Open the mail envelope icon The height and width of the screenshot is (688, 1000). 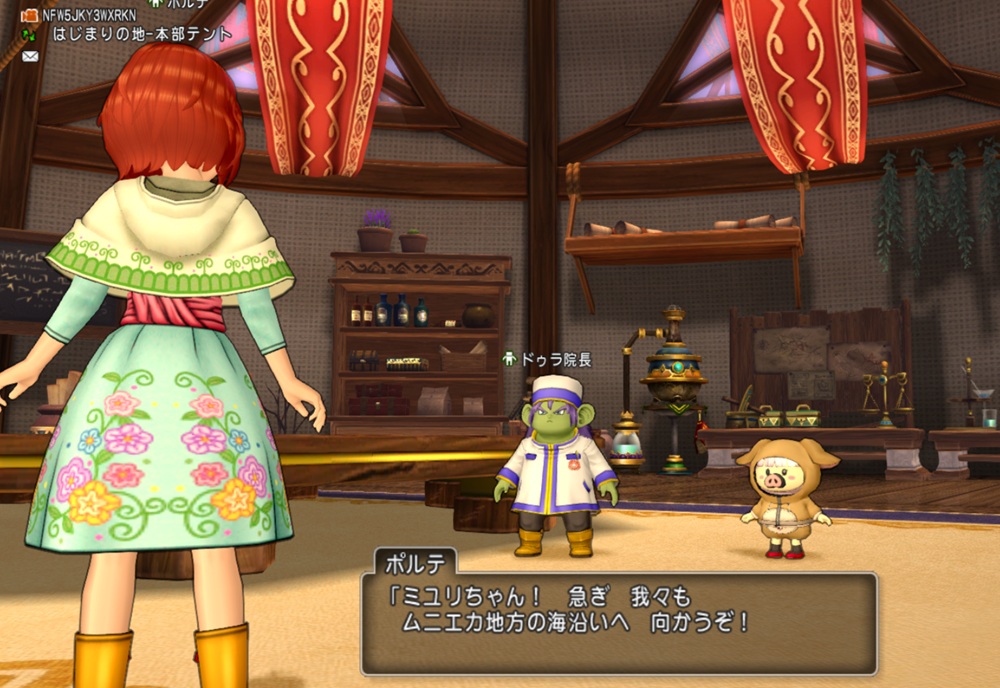[x=30, y=56]
